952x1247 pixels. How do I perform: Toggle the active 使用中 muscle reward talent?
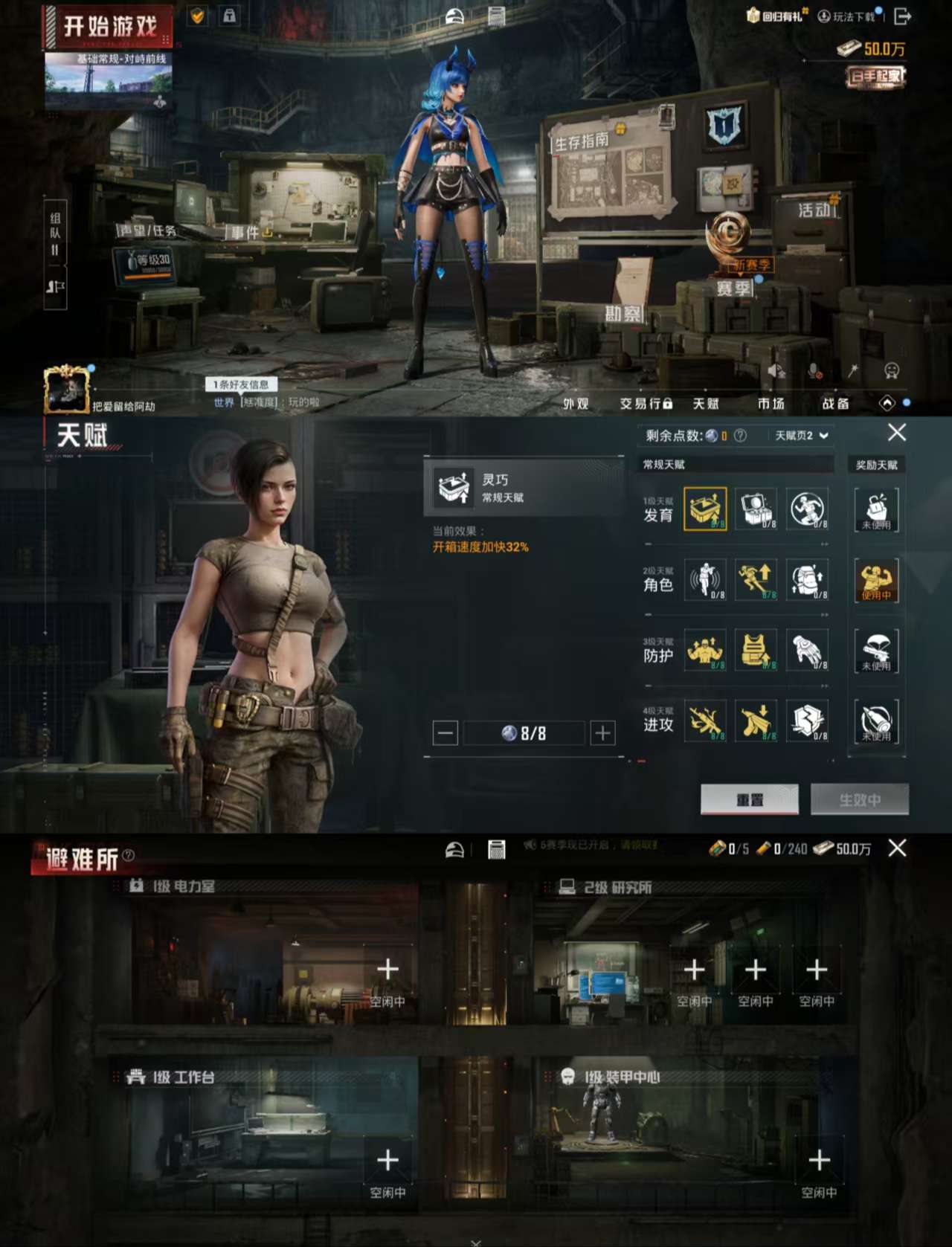point(878,582)
